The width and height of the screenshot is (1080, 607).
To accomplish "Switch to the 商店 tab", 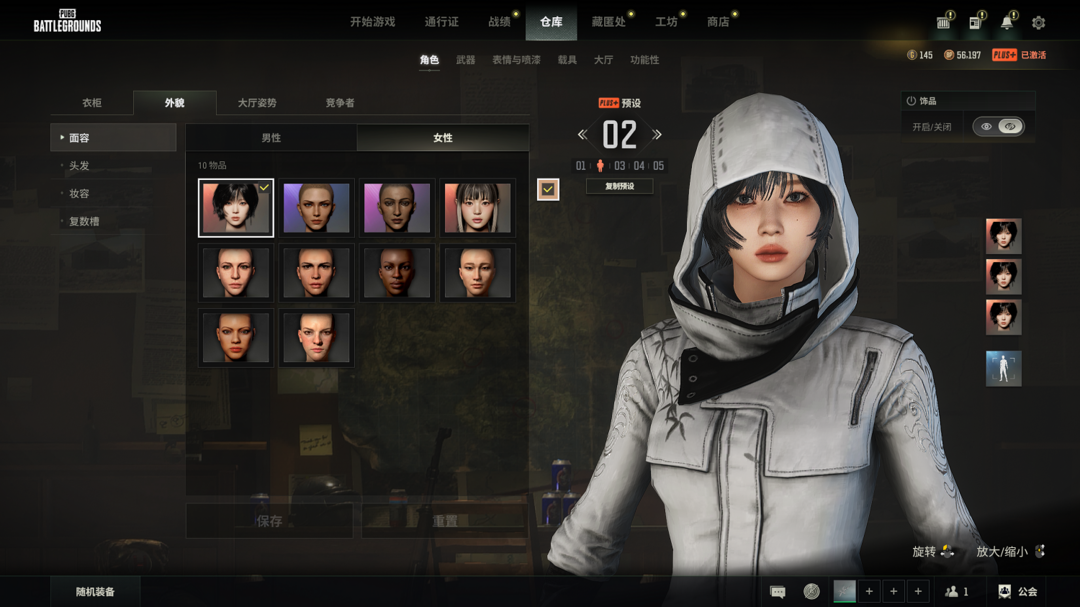I will 718,22.
